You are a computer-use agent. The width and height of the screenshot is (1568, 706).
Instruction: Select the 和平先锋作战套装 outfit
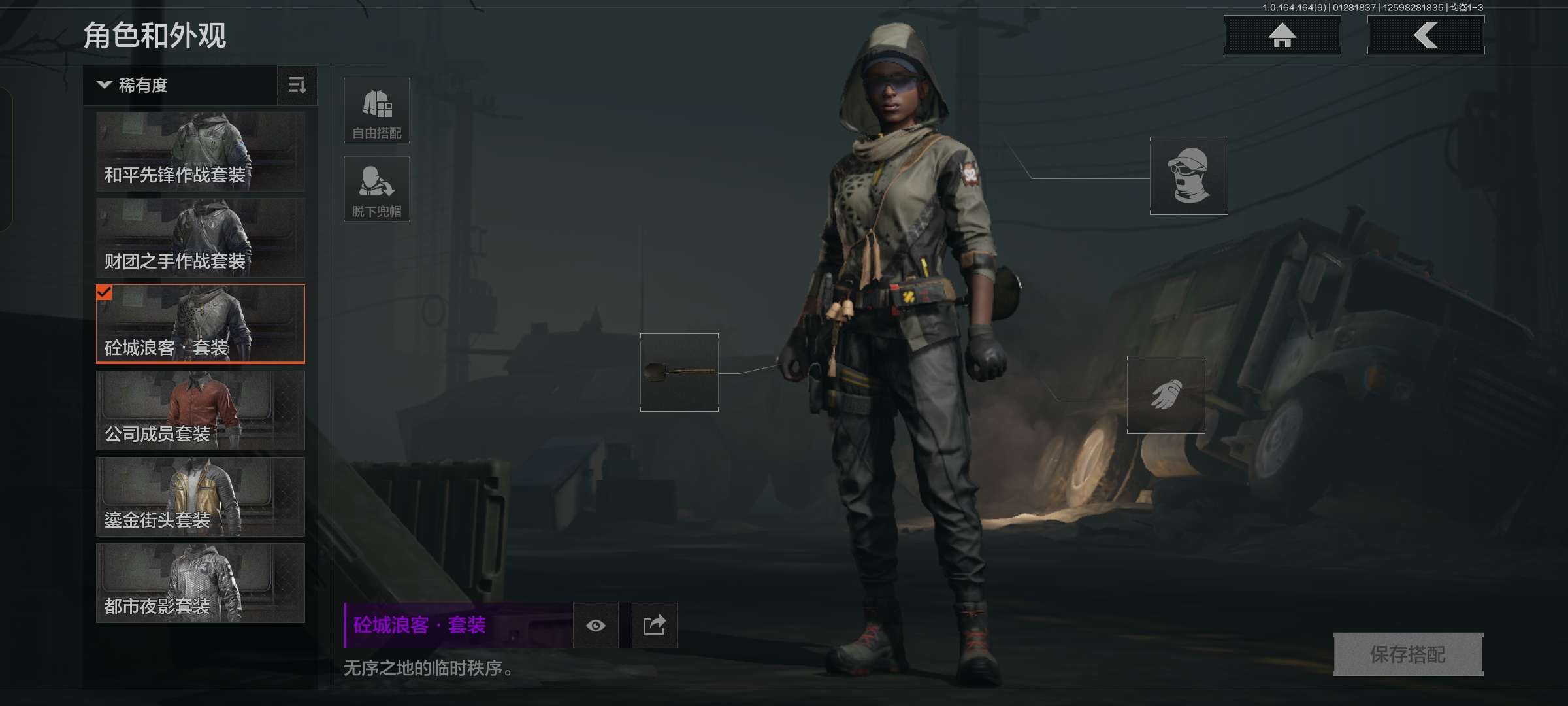(201, 152)
